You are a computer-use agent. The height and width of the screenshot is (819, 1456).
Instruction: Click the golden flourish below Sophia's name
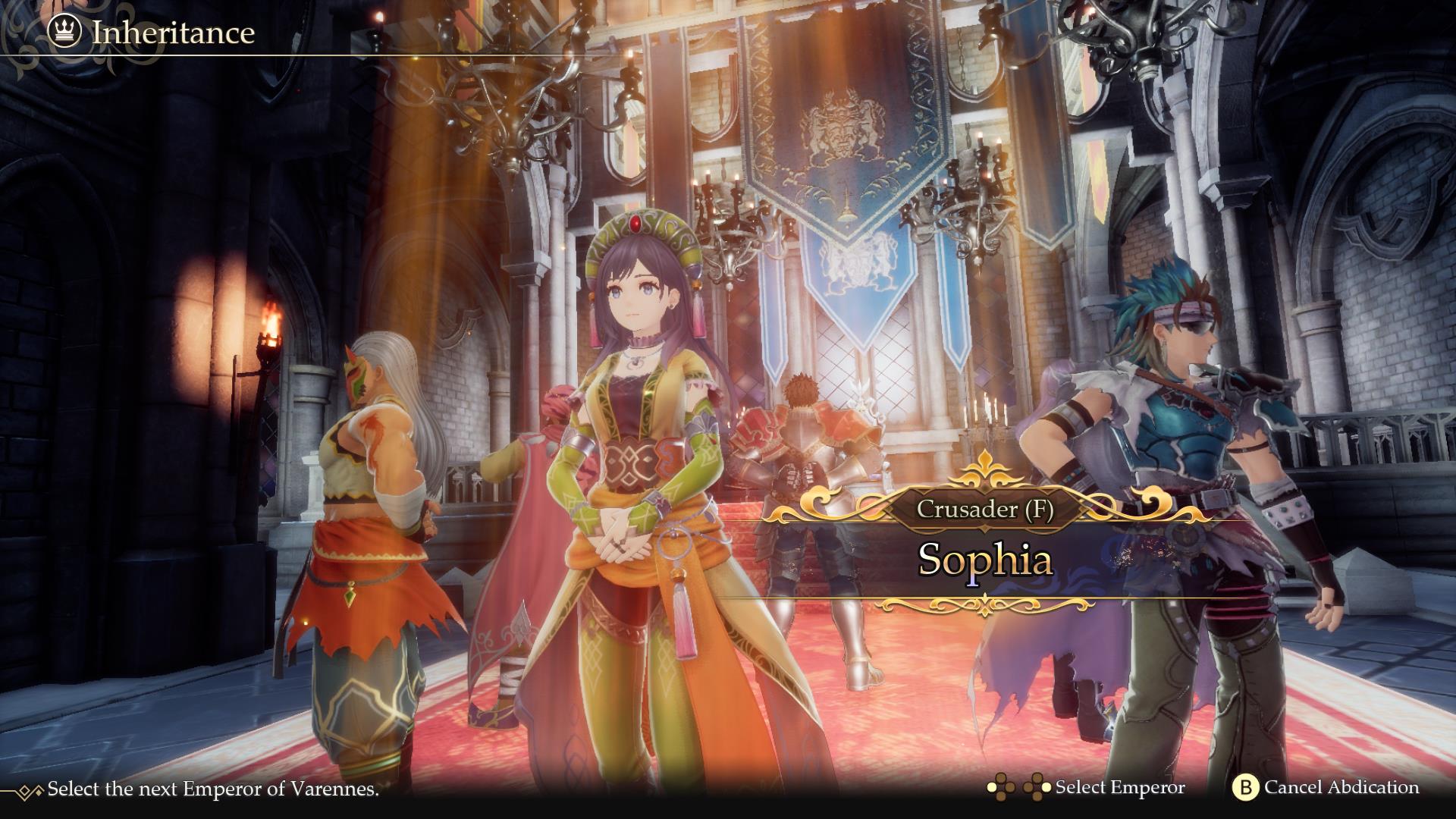pos(986,607)
